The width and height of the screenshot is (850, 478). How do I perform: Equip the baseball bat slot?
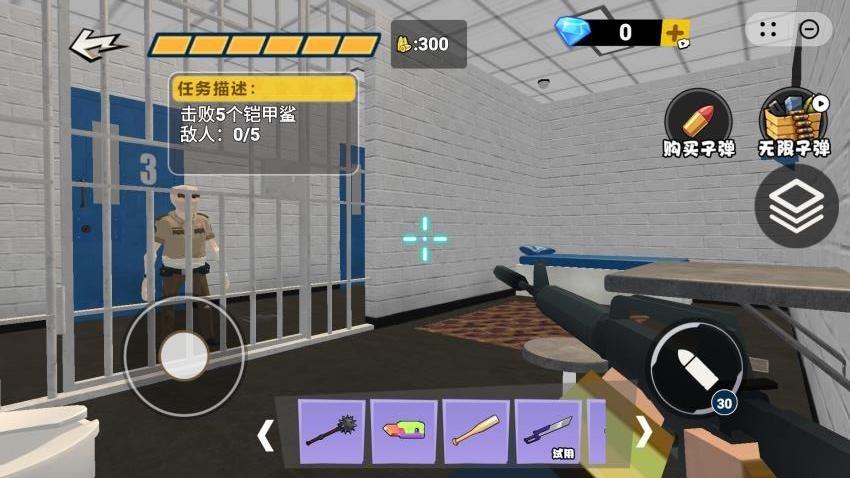476,432
